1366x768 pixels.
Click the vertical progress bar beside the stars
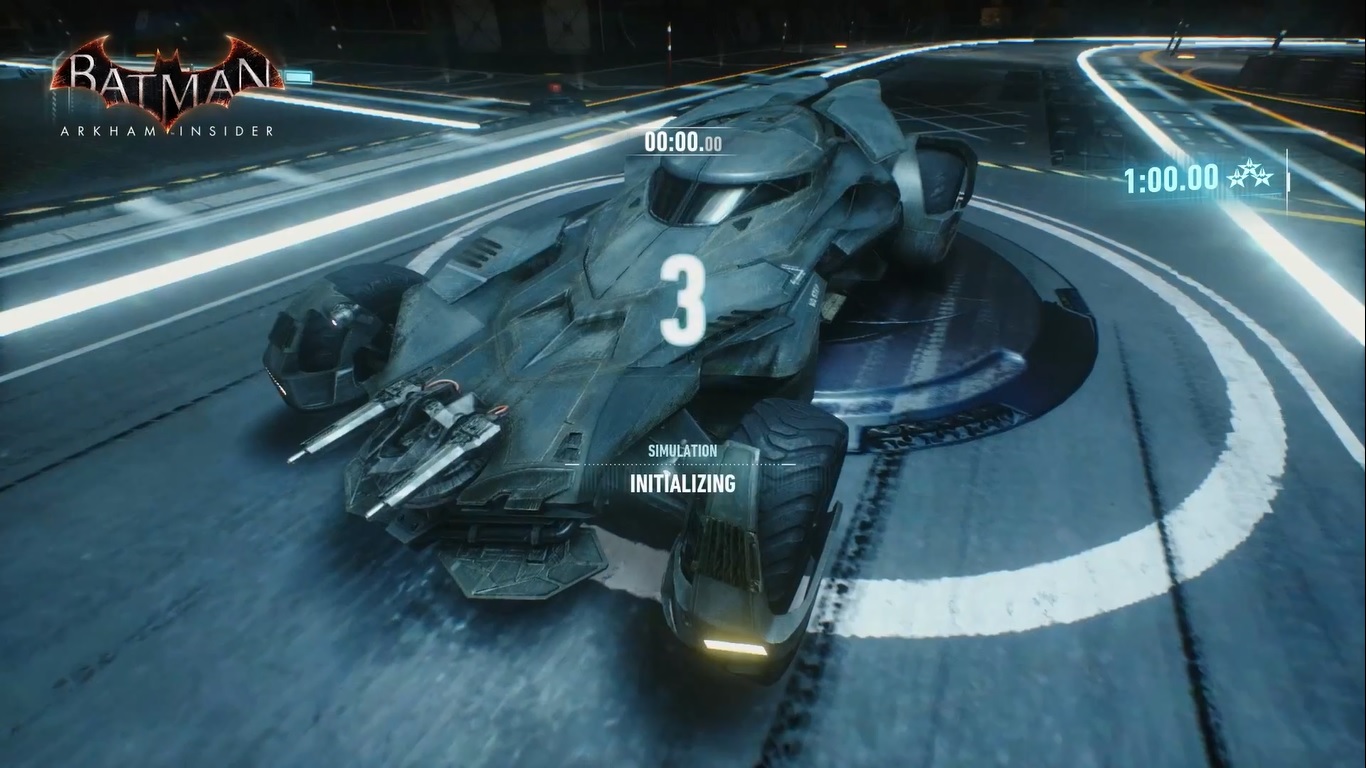(1287, 177)
